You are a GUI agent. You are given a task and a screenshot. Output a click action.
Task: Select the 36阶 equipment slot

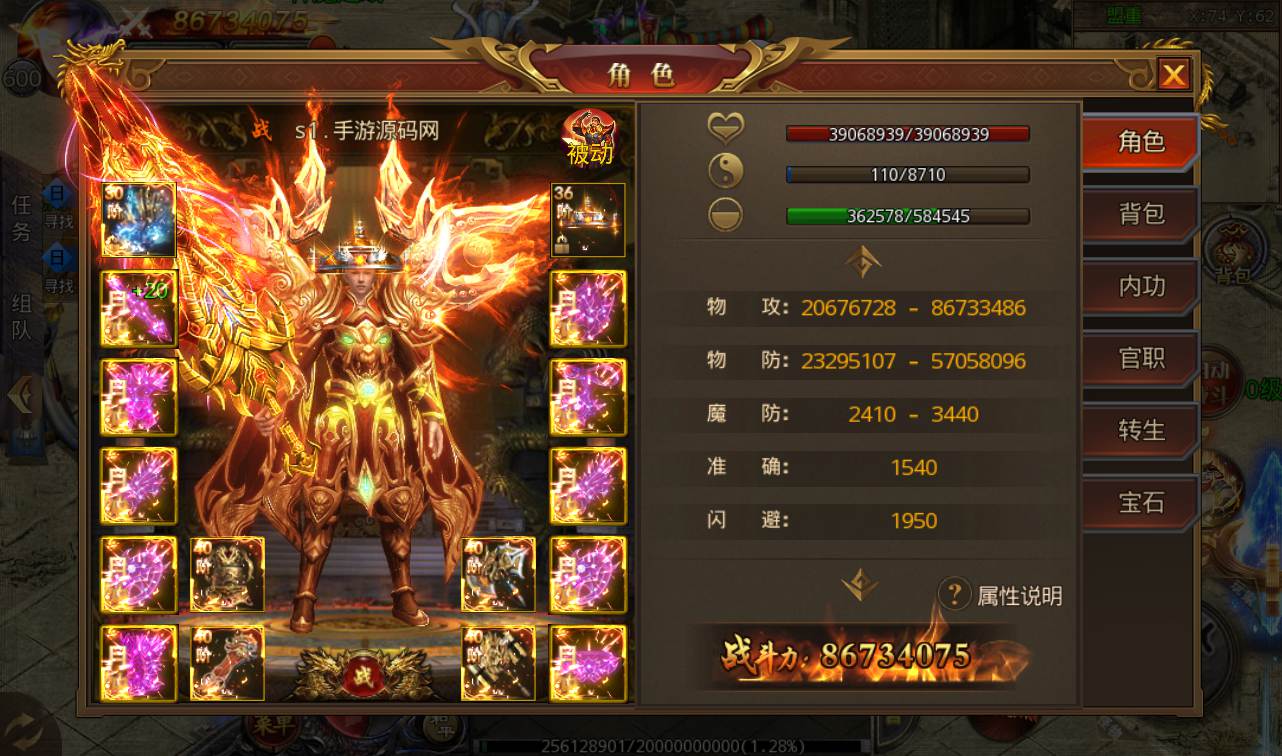[588, 220]
